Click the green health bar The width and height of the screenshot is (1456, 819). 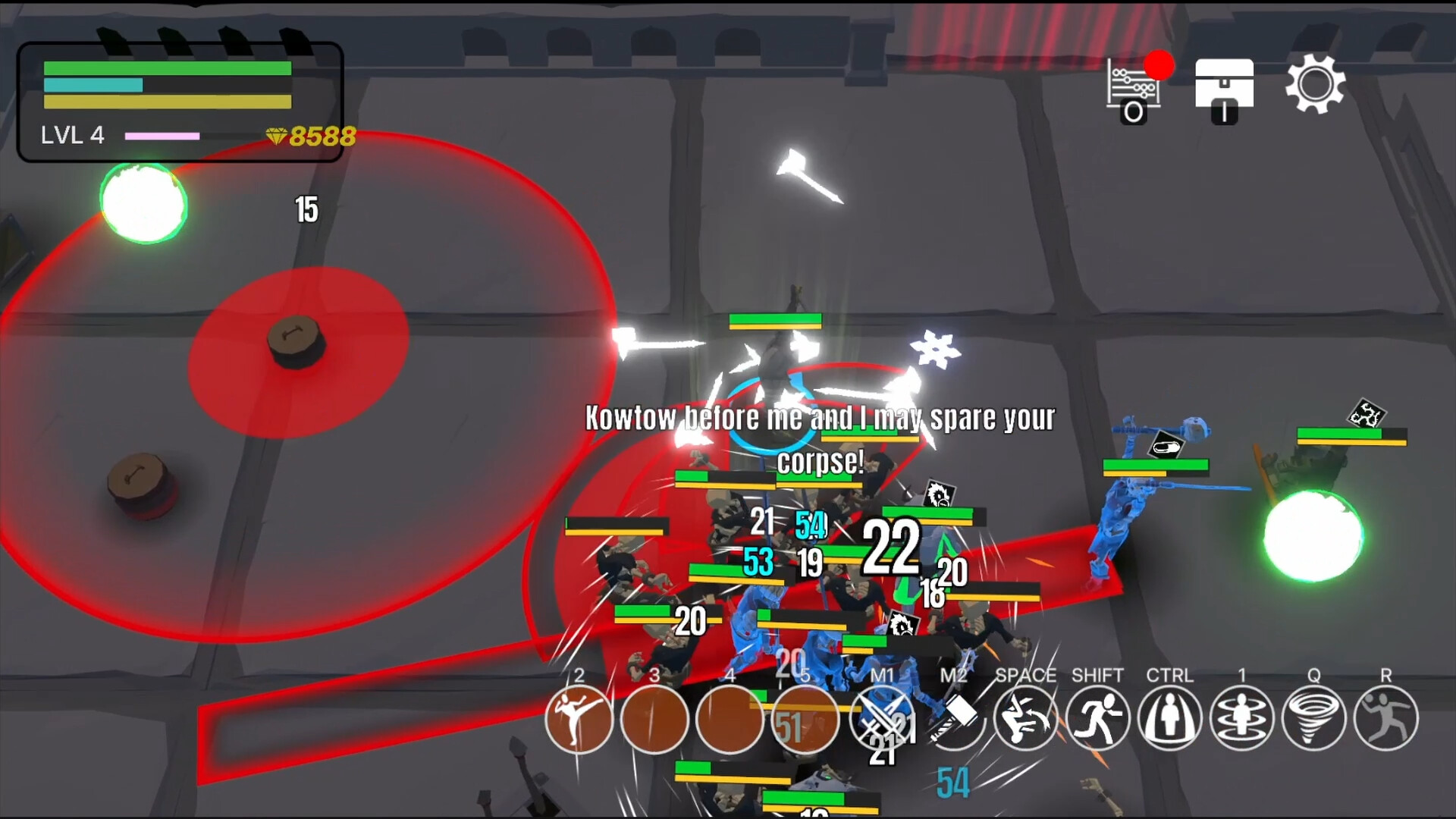pos(165,67)
